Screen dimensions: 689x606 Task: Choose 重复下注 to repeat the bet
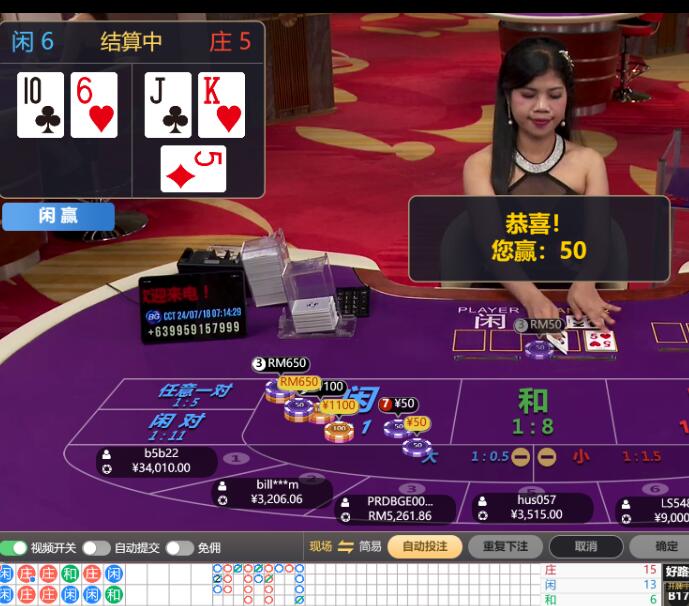(x=505, y=547)
